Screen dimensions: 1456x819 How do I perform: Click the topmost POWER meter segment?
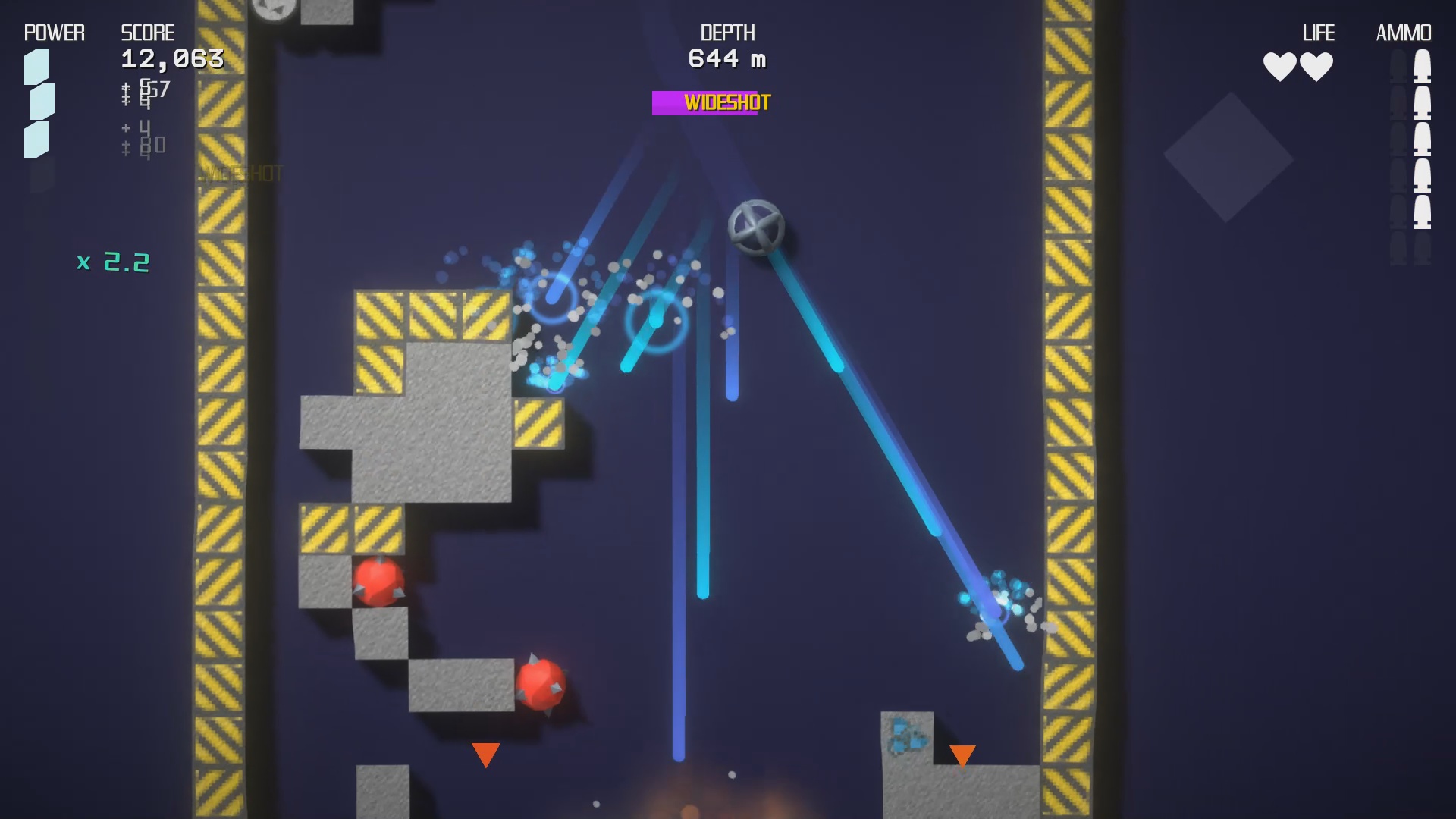[x=36, y=67]
